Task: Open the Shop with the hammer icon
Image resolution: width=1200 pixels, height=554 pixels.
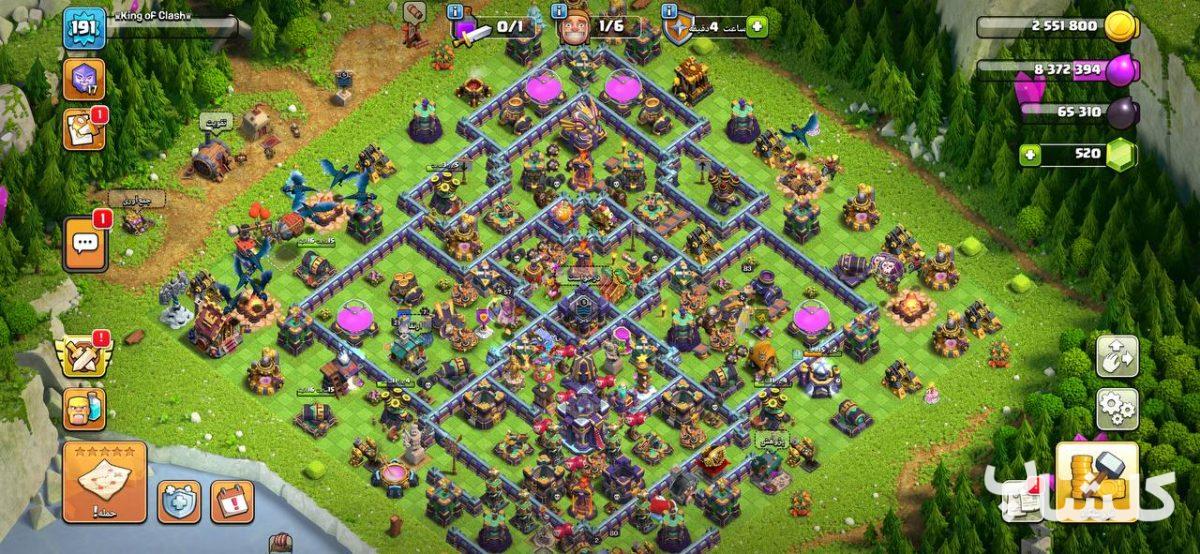Action: [x=1097, y=482]
